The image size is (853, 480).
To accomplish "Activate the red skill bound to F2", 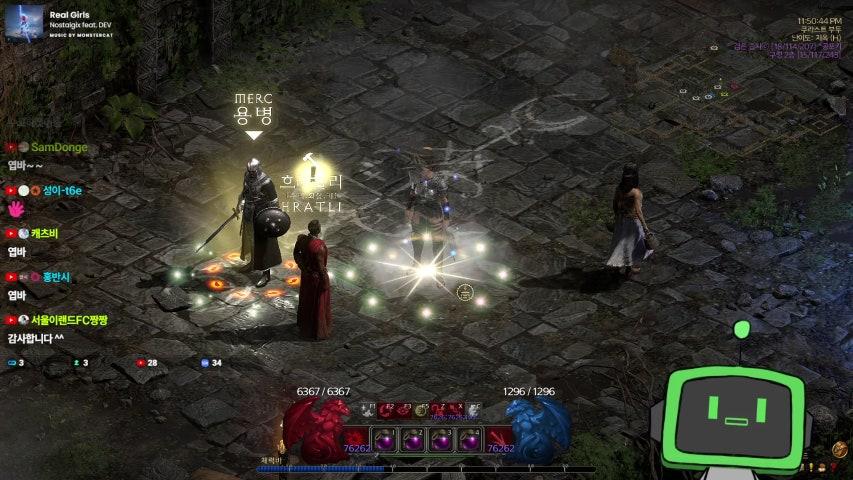I will (386, 410).
